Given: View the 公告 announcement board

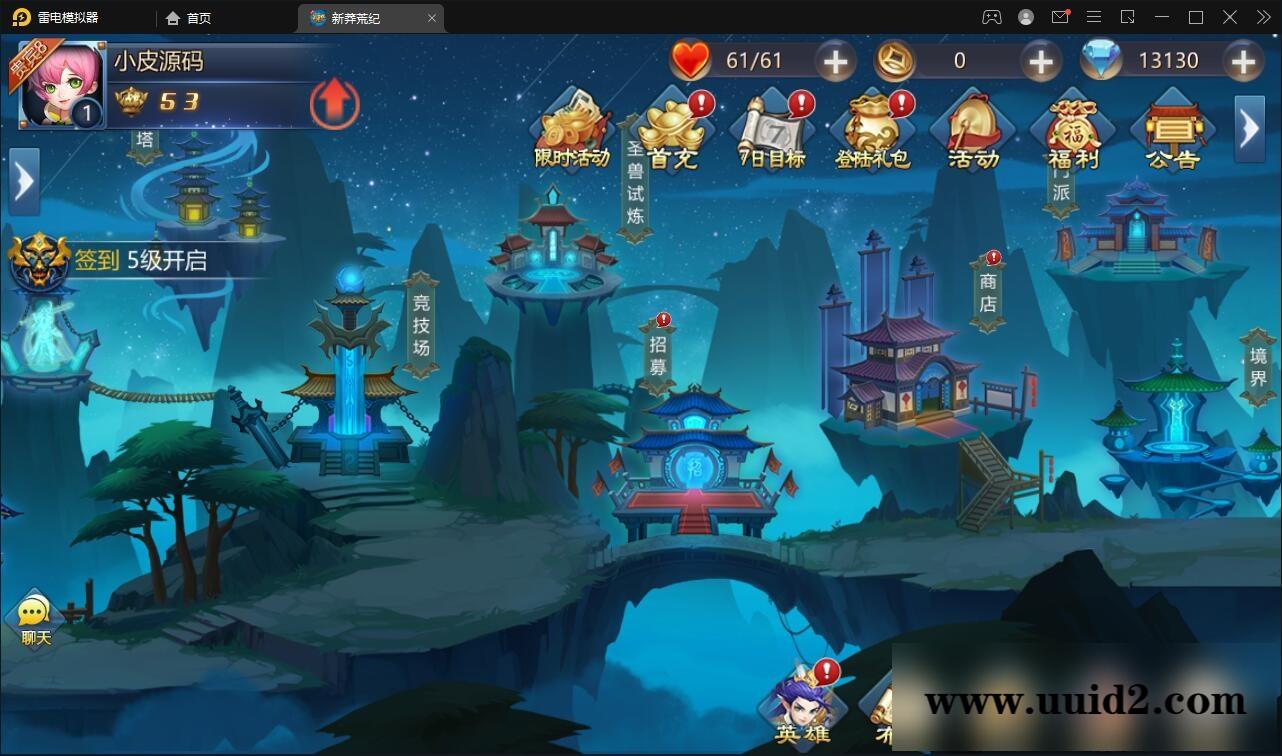Looking at the screenshot, I should pos(1170,125).
